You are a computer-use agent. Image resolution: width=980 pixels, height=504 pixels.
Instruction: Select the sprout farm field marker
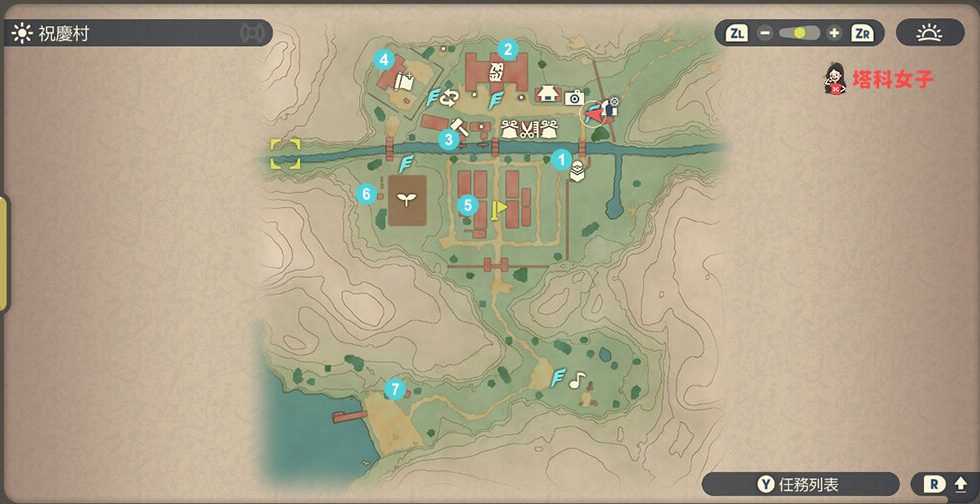406,197
